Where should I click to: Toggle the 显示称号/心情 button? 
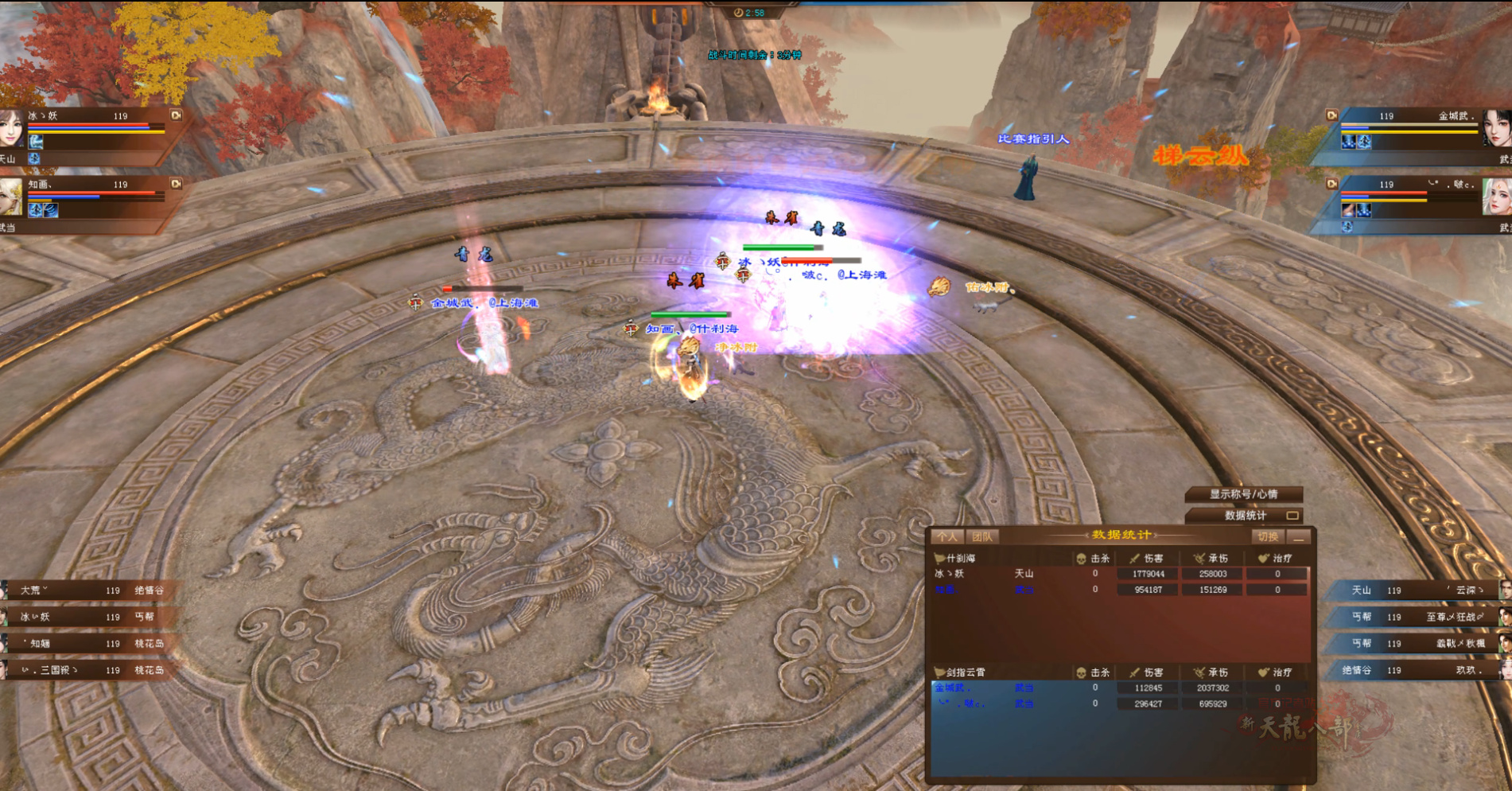tap(1243, 494)
